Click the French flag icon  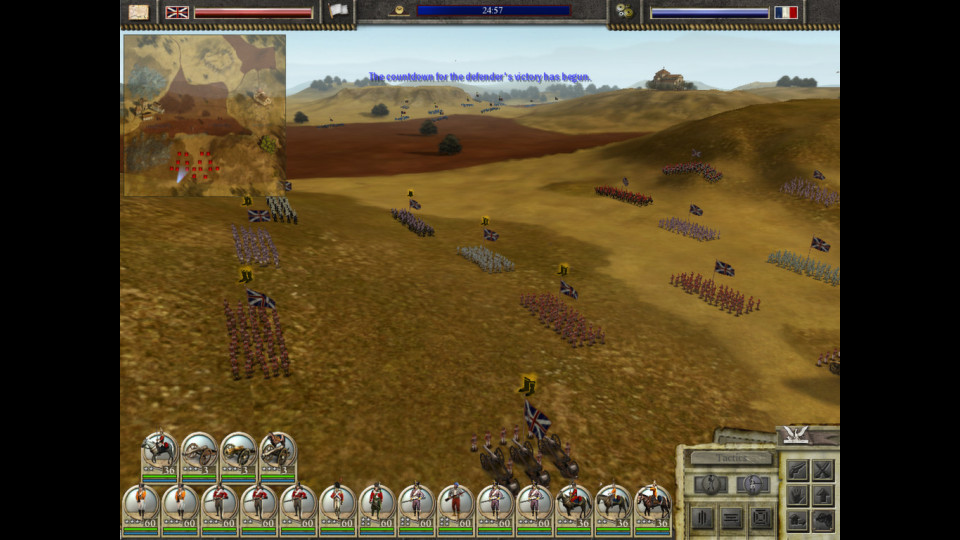point(786,12)
